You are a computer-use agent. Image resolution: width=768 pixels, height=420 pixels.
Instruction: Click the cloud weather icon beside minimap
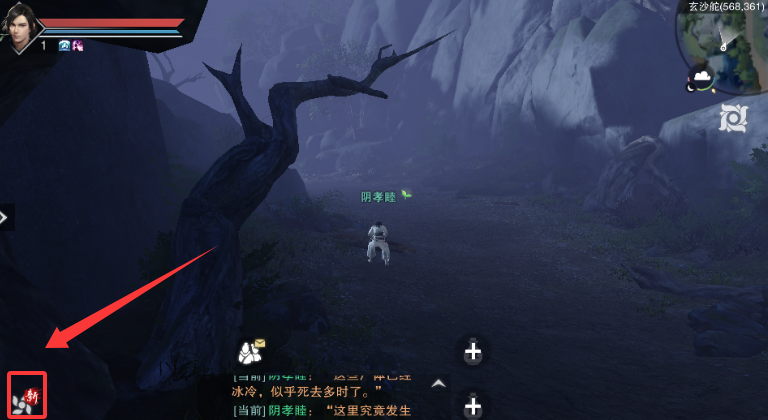coord(701,77)
